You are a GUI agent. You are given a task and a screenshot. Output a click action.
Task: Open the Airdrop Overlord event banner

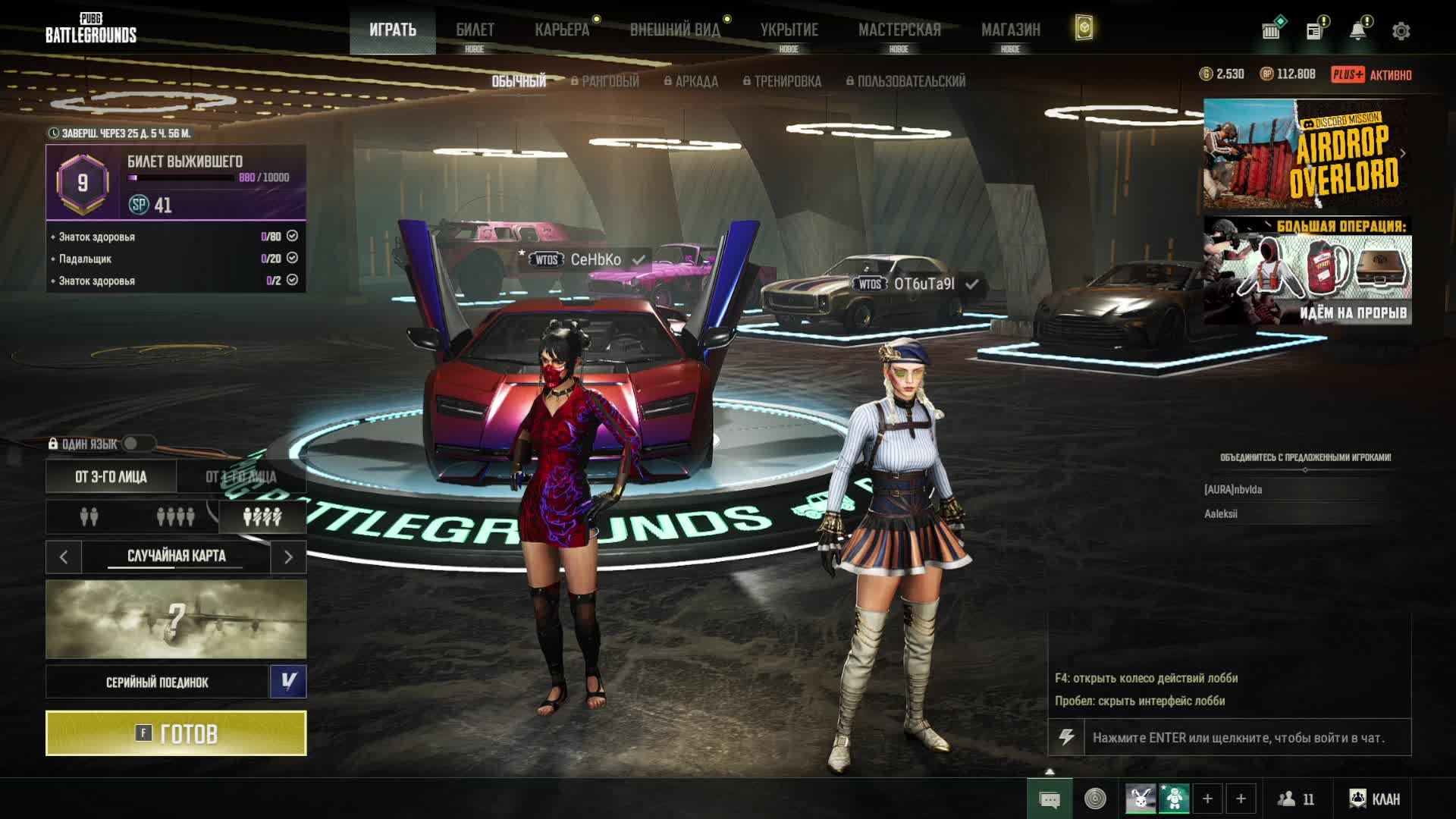click(x=1306, y=154)
